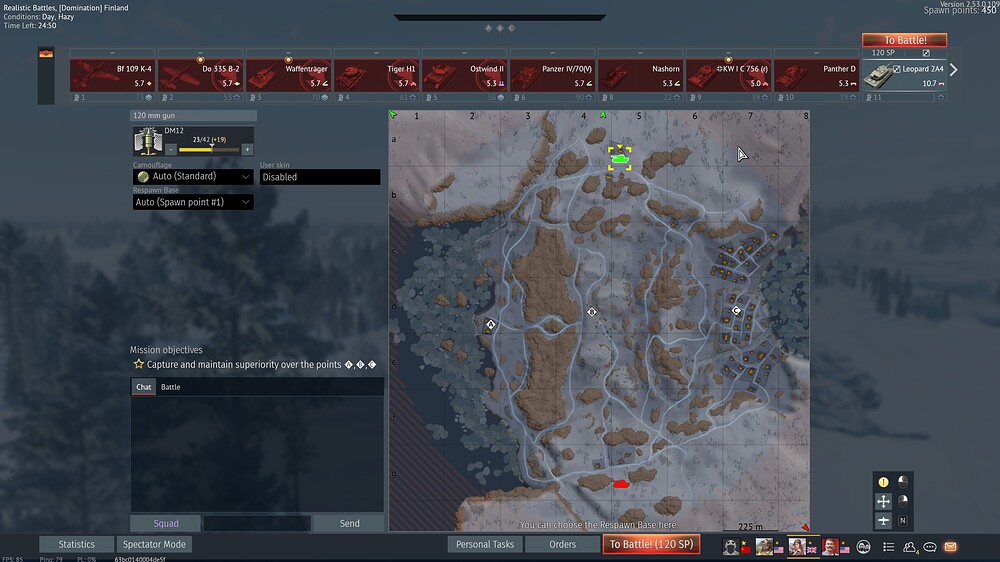Open the Statistics panel
The height and width of the screenshot is (562, 1000).
click(76, 545)
